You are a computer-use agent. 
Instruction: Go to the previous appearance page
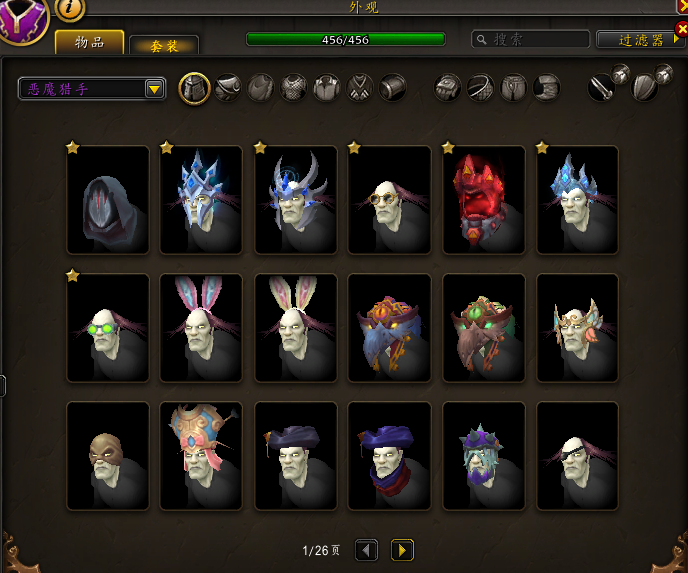pyautogui.click(x=367, y=550)
